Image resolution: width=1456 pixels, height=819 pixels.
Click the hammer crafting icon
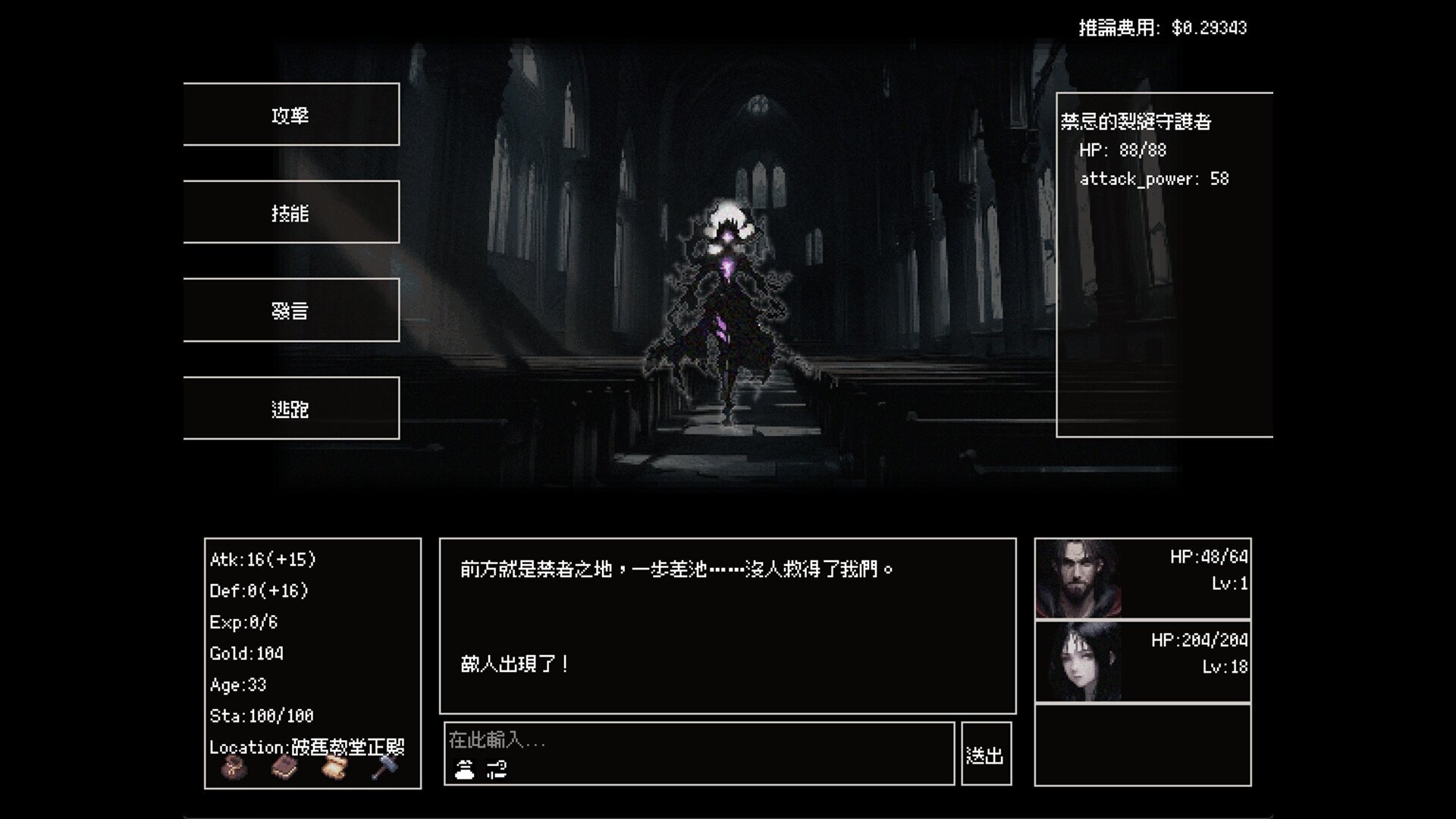(384, 768)
